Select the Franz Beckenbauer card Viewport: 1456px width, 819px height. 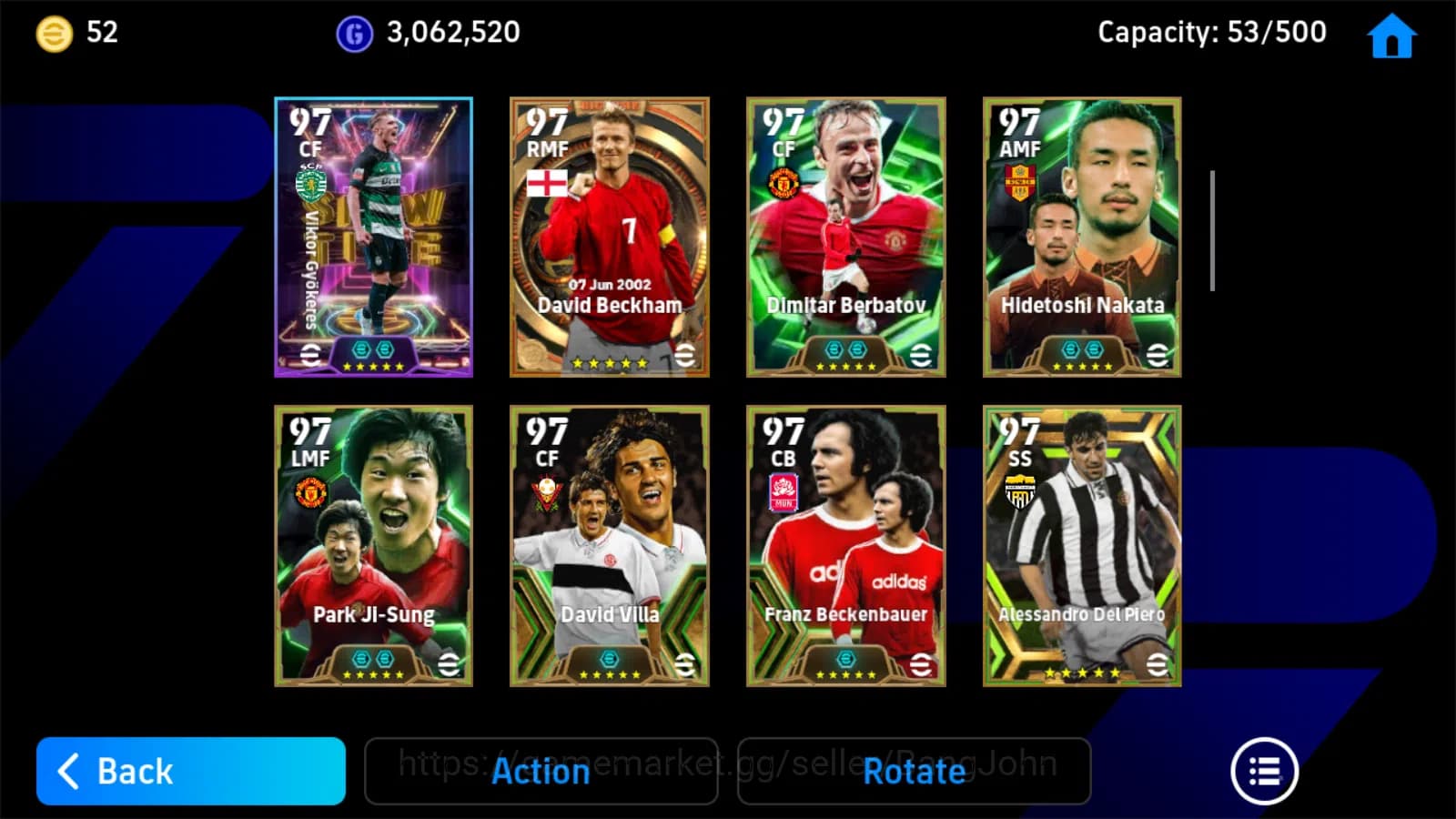click(x=844, y=544)
